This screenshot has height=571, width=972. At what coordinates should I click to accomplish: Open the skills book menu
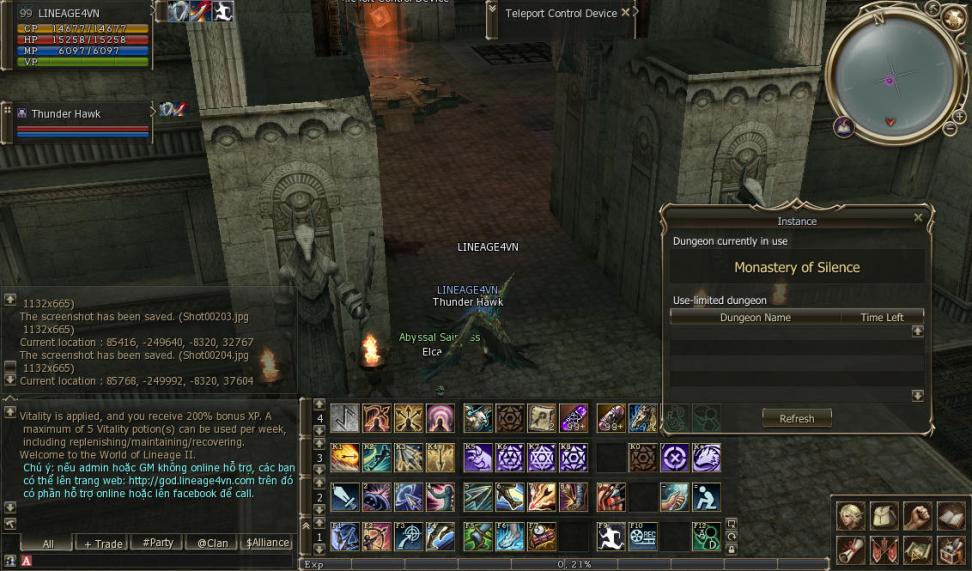pyautogui.click(x=950, y=516)
